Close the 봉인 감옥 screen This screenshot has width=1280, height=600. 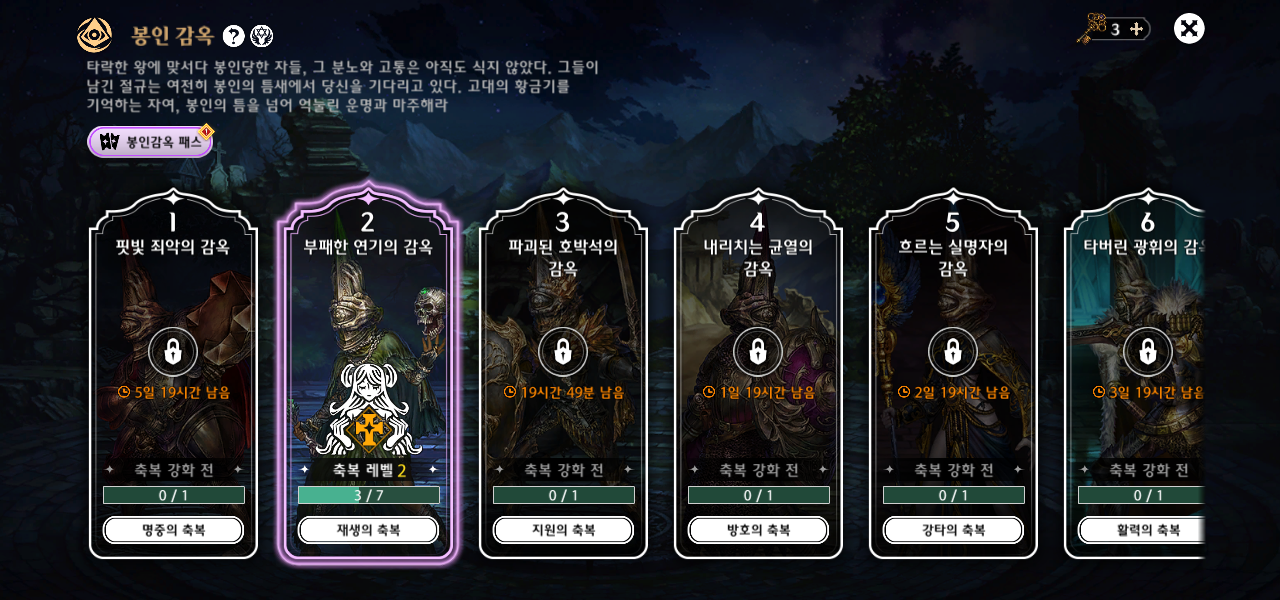pyautogui.click(x=1189, y=29)
